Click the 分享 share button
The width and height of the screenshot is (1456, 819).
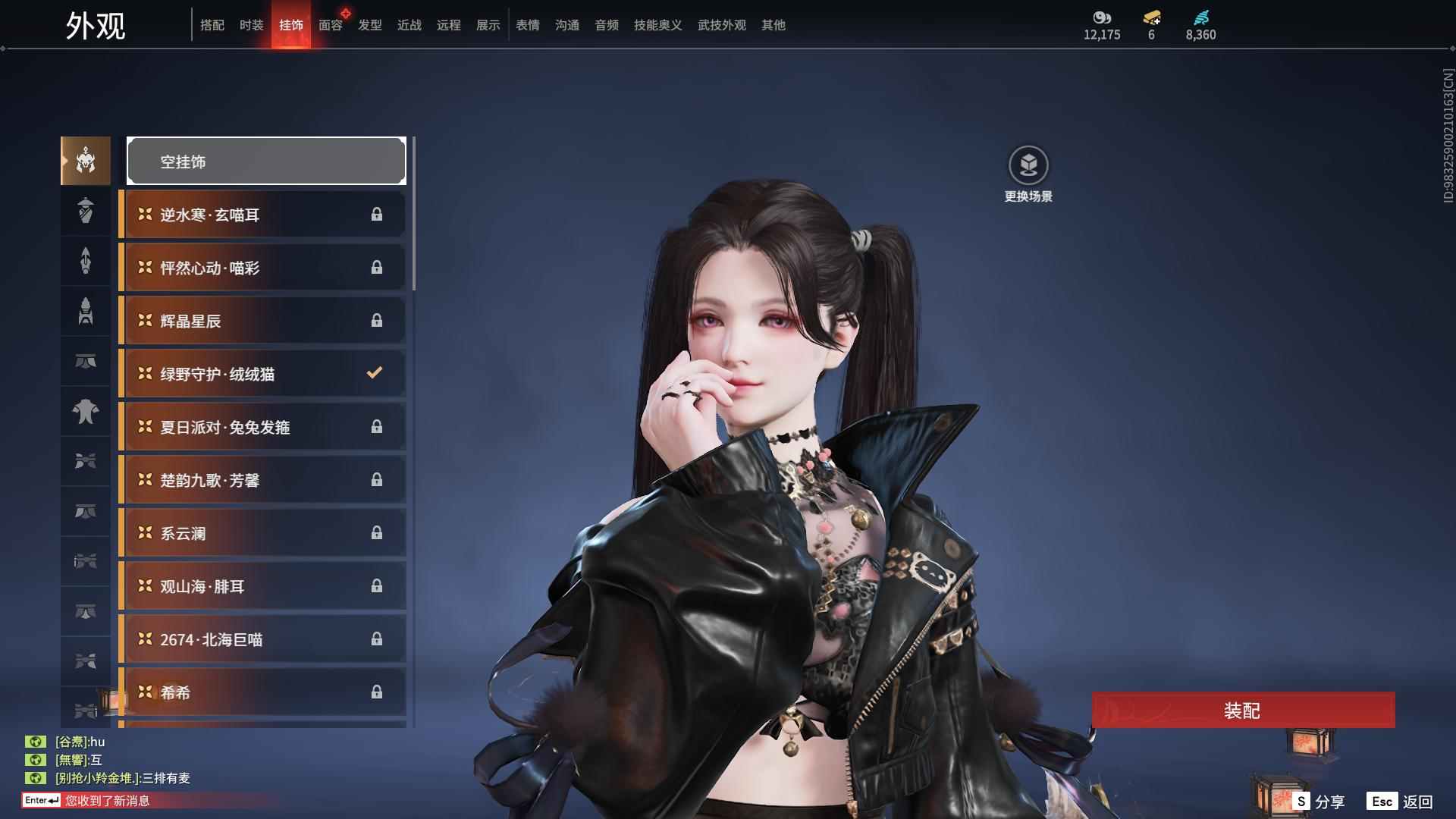[1319, 801]
